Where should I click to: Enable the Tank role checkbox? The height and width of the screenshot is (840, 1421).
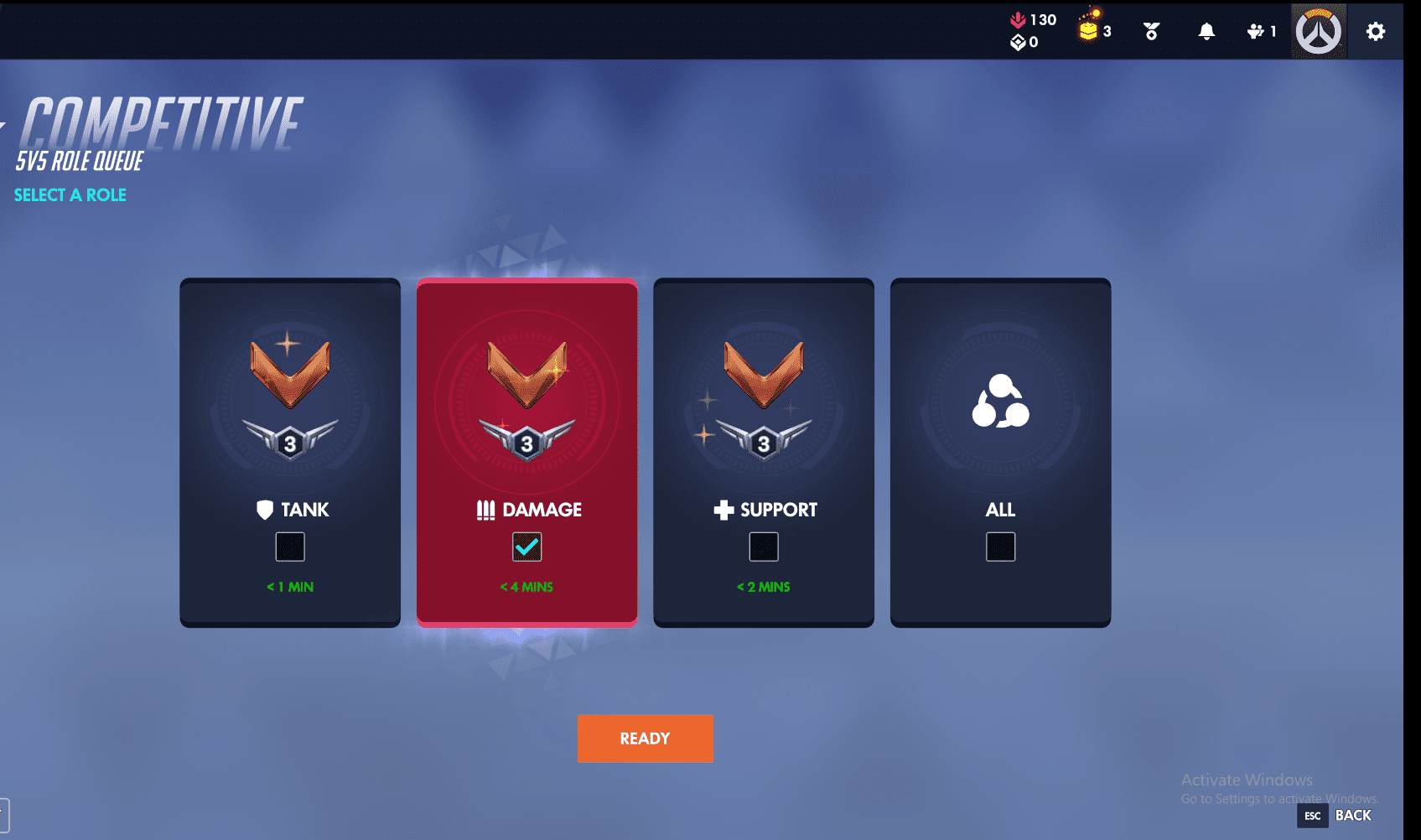[290, 547]
